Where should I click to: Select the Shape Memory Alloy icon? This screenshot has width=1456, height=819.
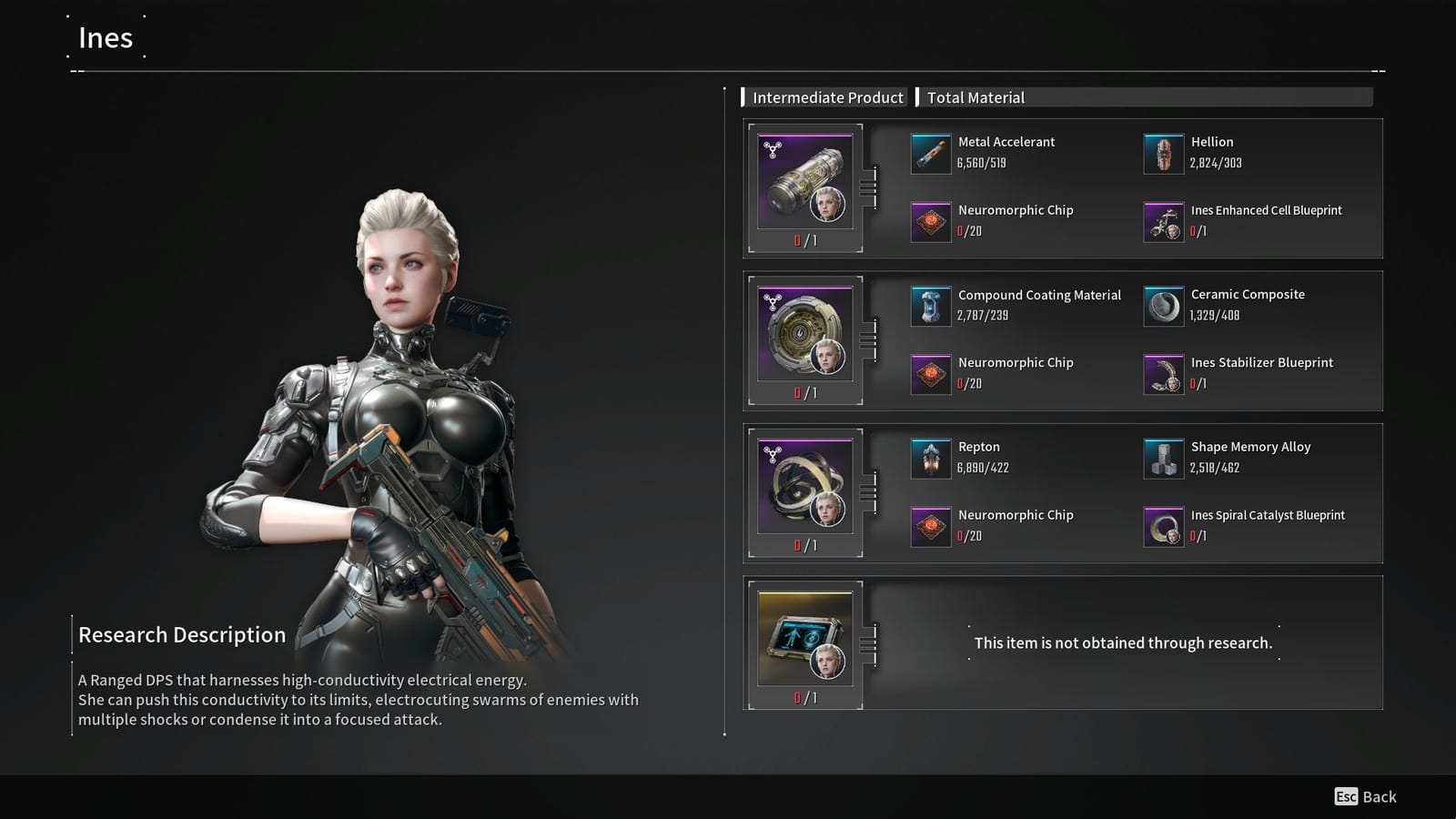[1164, 458]
